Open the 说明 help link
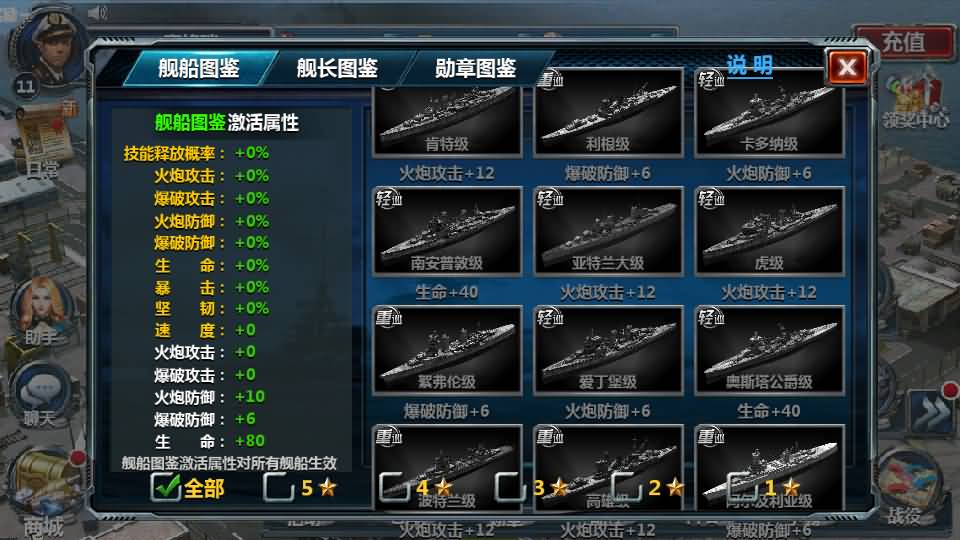The image size is (960, 540). click(x=749, y=66)
